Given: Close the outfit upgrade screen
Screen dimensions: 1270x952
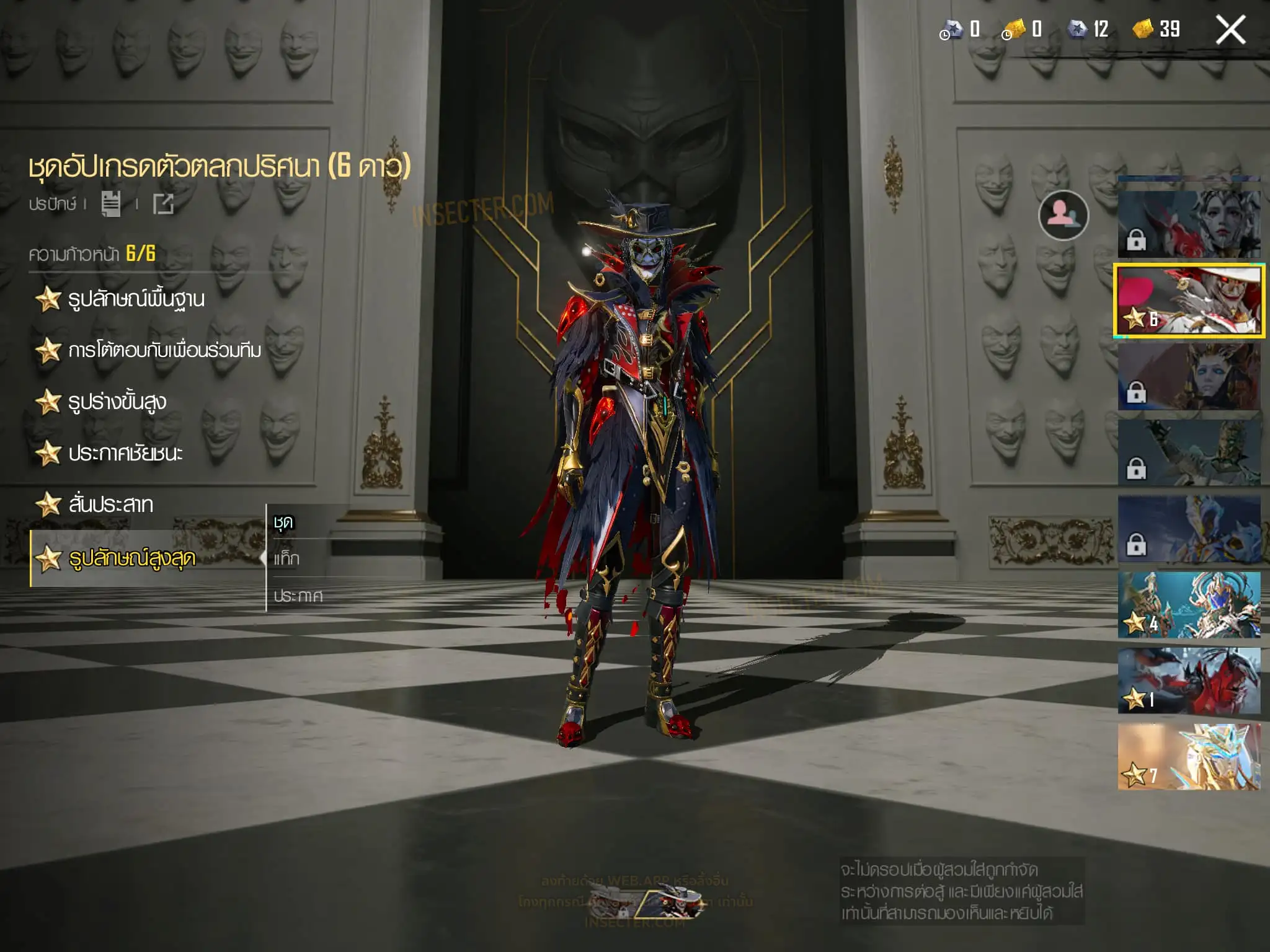Looking at the screenshot, I should tap(1230, 30).
